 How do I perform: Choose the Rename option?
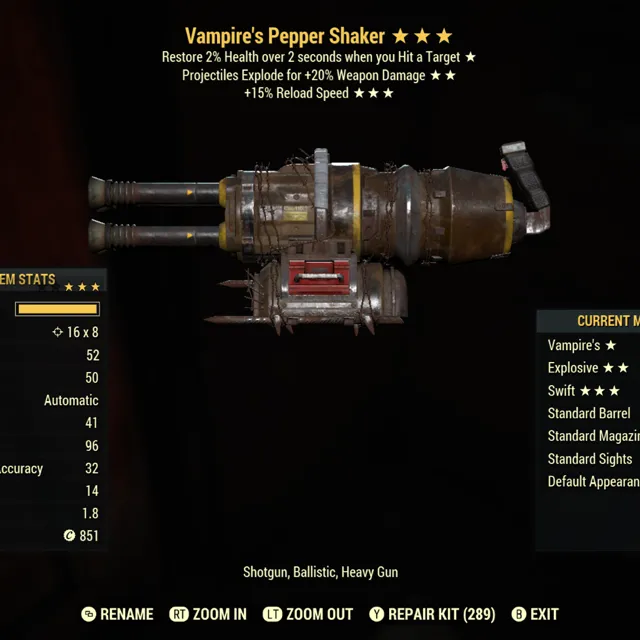click(117, 614)
